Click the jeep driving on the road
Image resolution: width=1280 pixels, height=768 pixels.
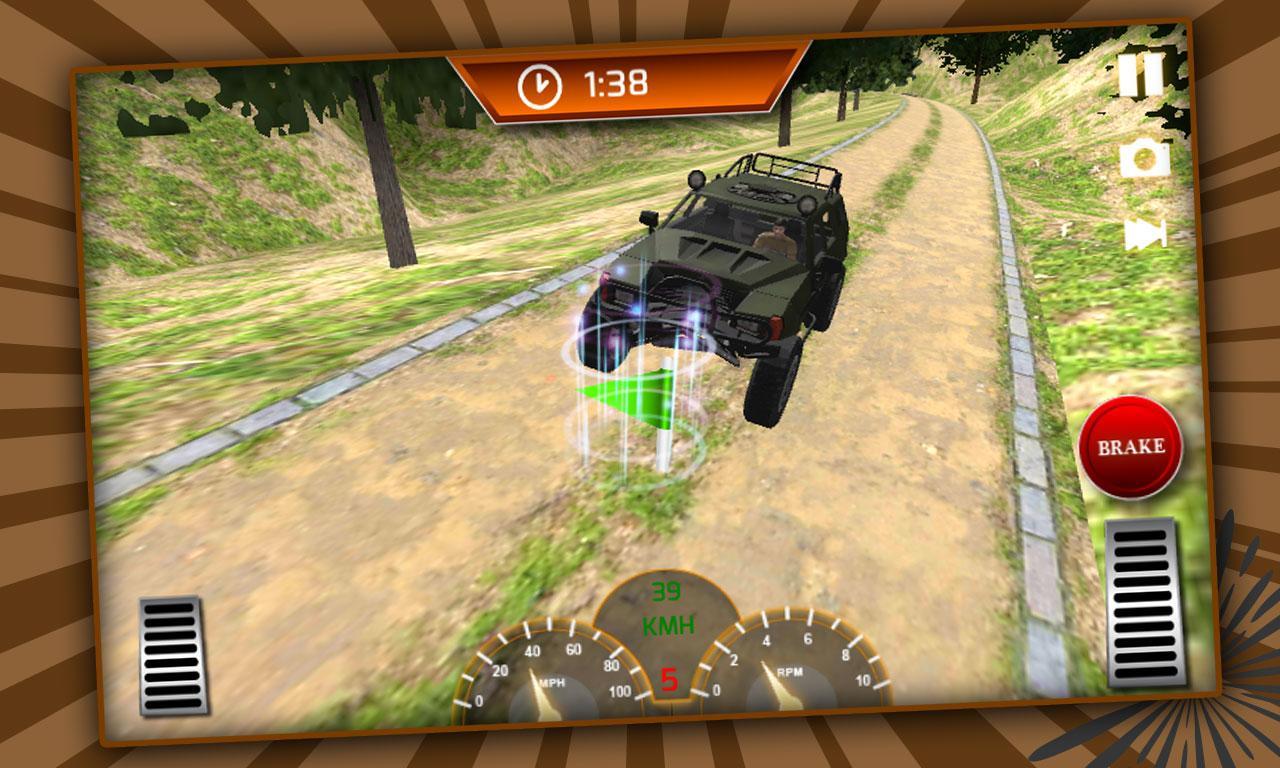click(x=740, y=265)
